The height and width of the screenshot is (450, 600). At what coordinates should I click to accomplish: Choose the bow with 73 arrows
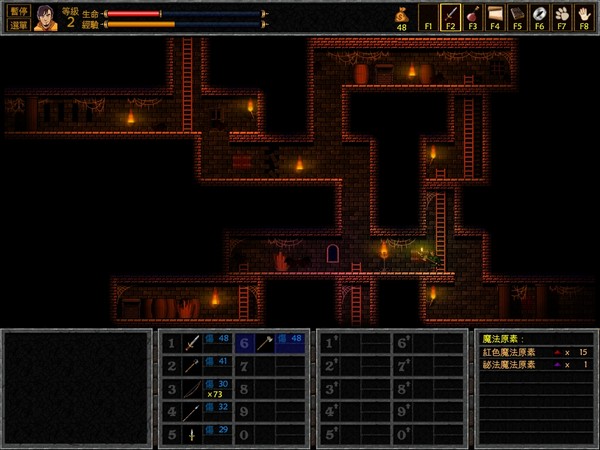point(192,388)
